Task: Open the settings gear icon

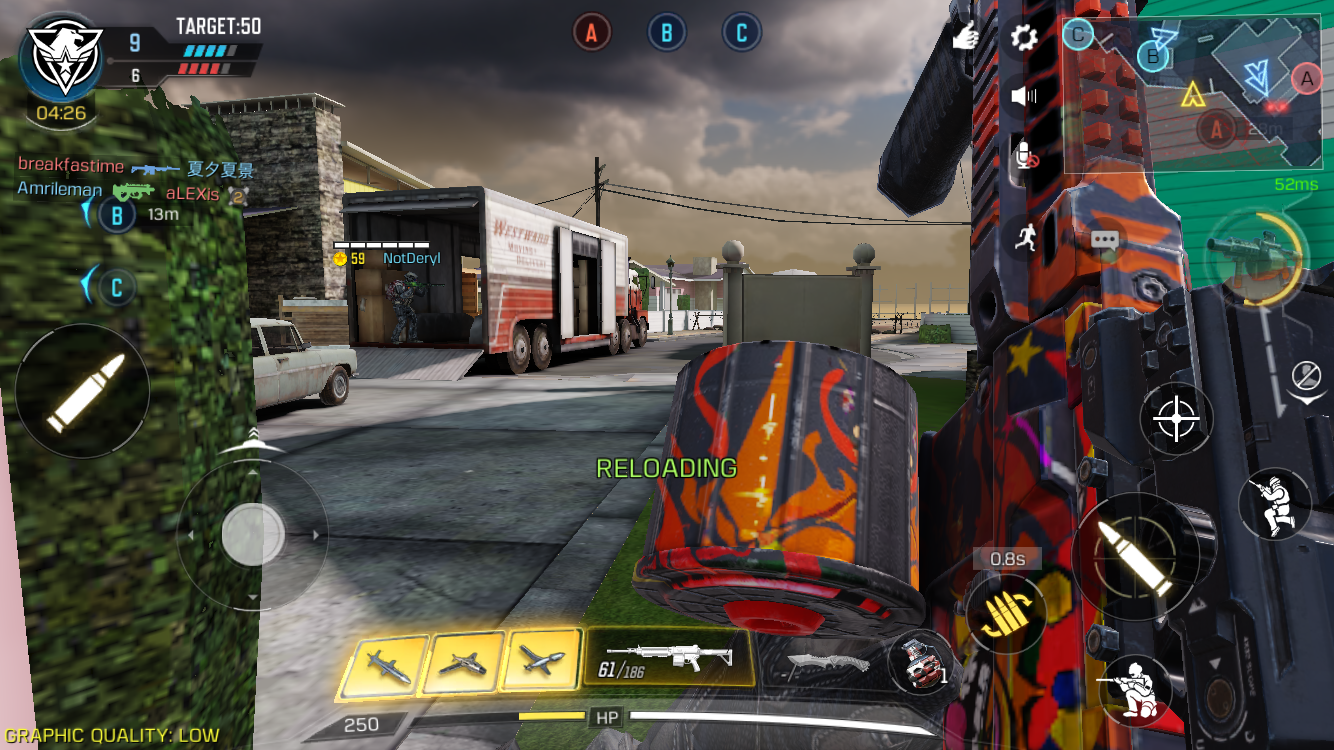Action: (x=1023, y=39)
